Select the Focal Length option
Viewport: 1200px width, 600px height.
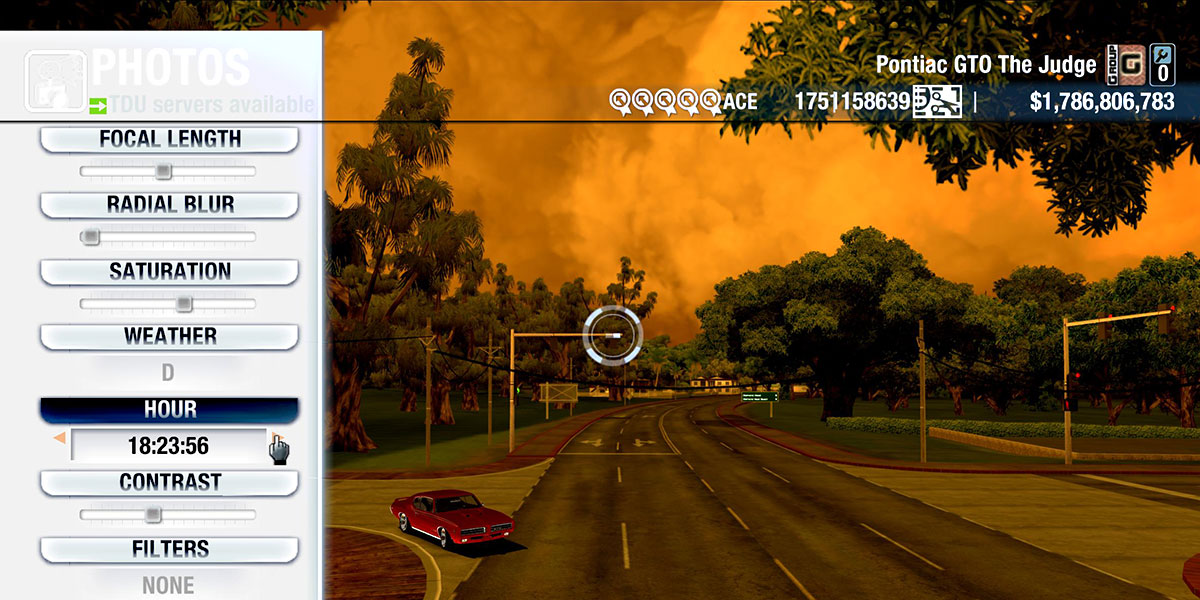169,139
